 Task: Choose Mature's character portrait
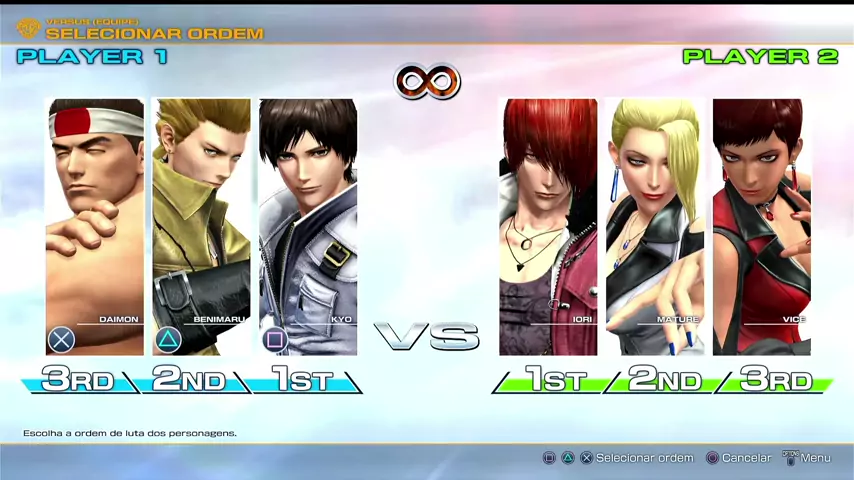655,226
